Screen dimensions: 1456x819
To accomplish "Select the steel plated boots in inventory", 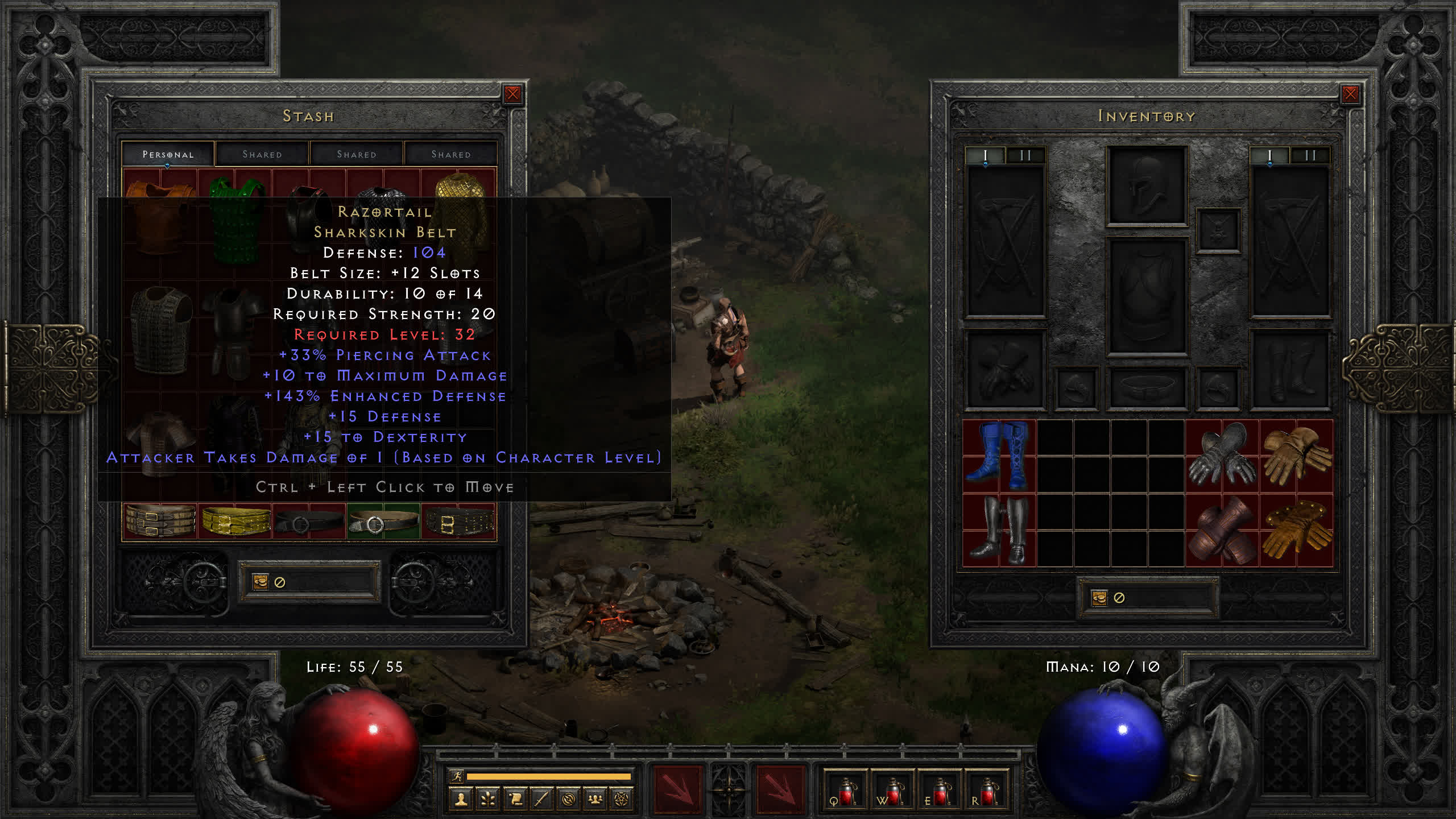I will coord(999,530).
